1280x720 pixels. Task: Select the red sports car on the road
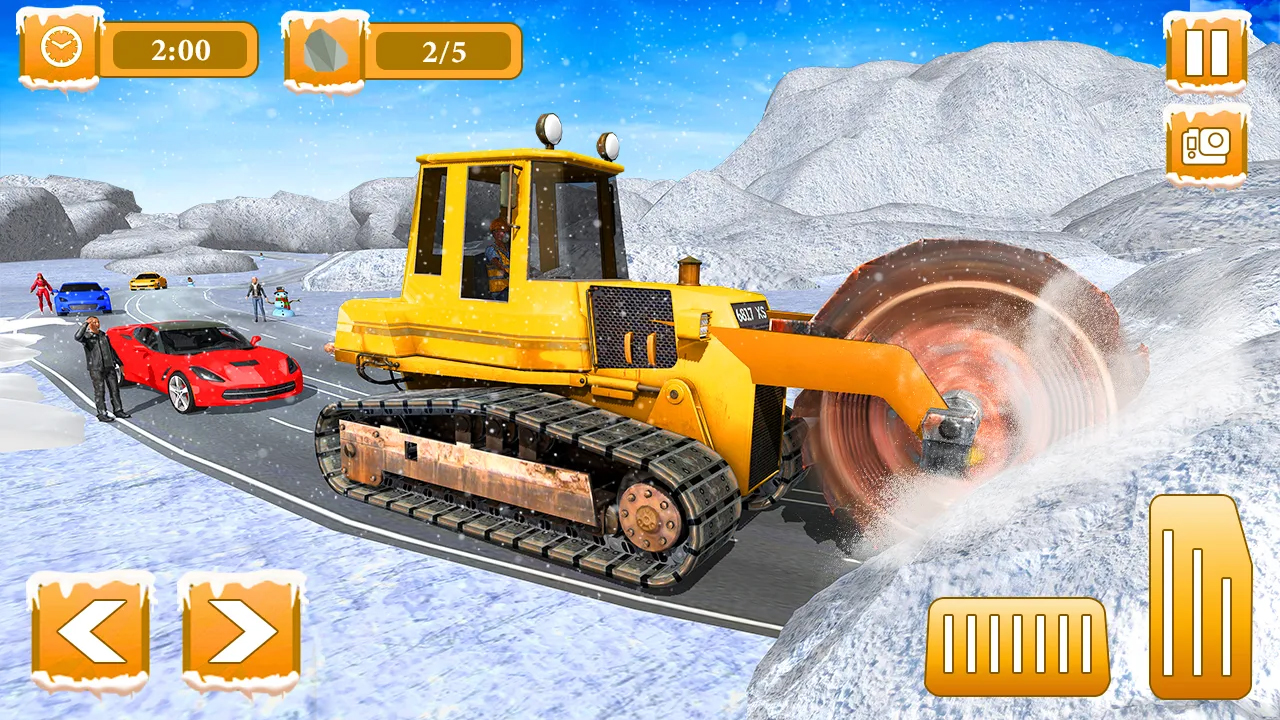click(x=205, y=365)
